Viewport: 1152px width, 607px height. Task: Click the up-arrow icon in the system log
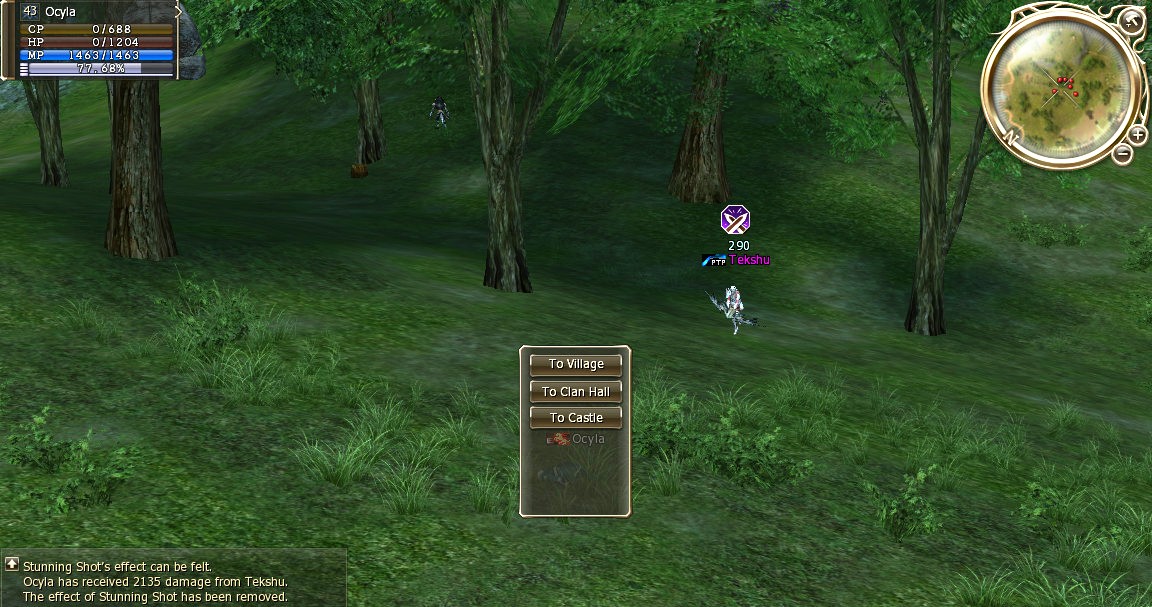click(x=11, y=565)
